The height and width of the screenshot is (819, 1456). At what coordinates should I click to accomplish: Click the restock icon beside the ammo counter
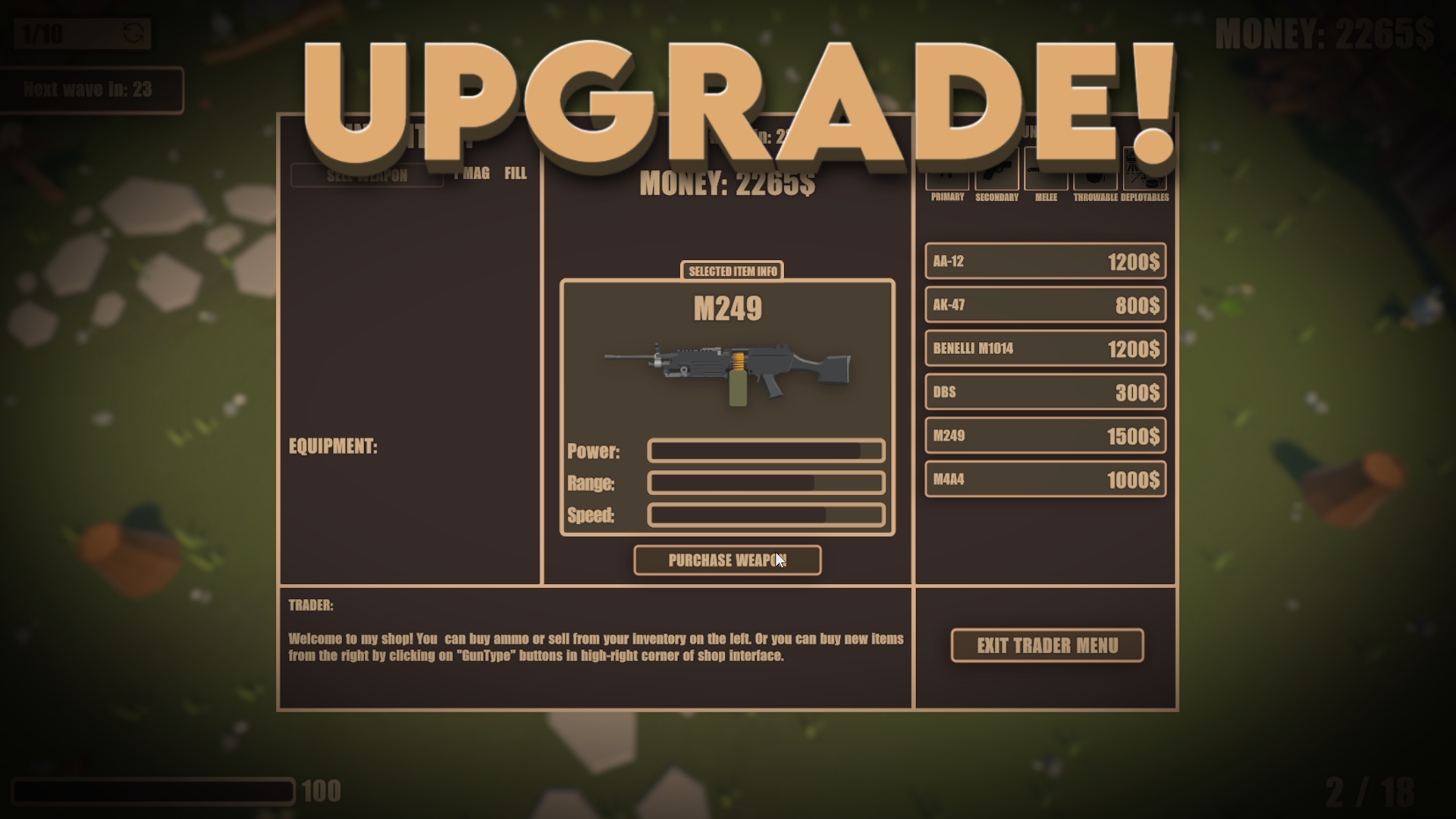coord(135,33)
